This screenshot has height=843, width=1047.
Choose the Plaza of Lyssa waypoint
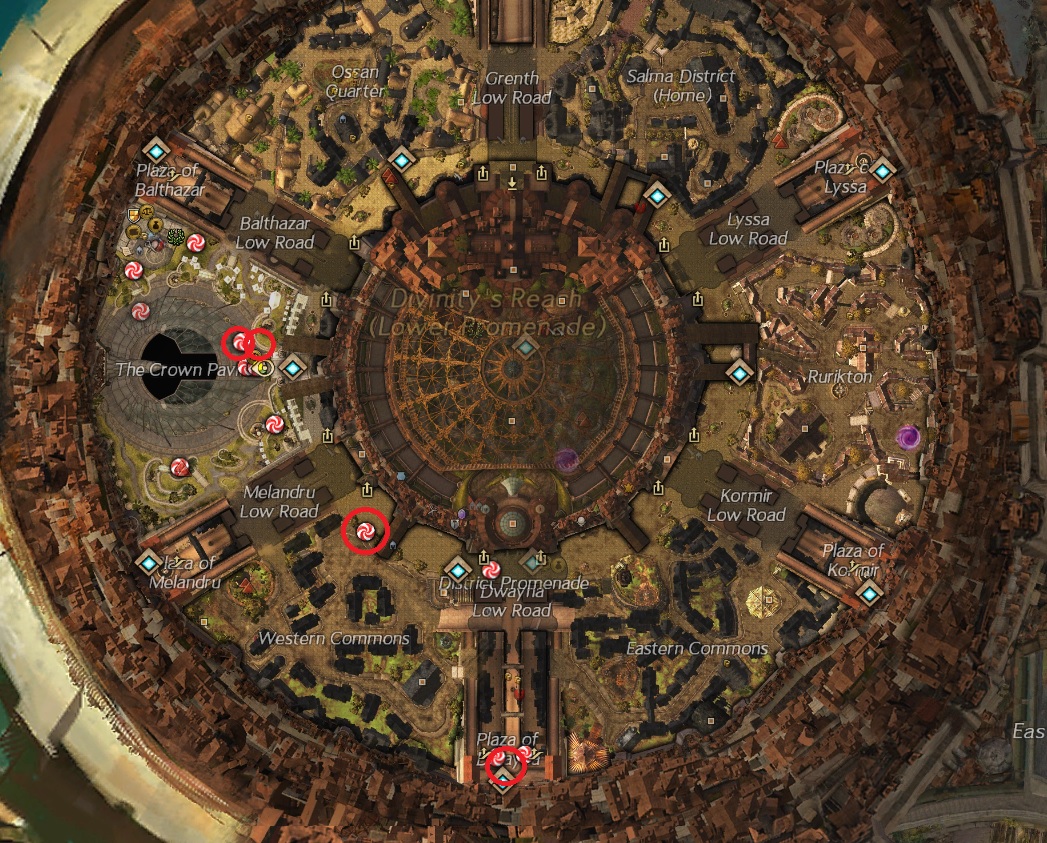click(881, 170)
